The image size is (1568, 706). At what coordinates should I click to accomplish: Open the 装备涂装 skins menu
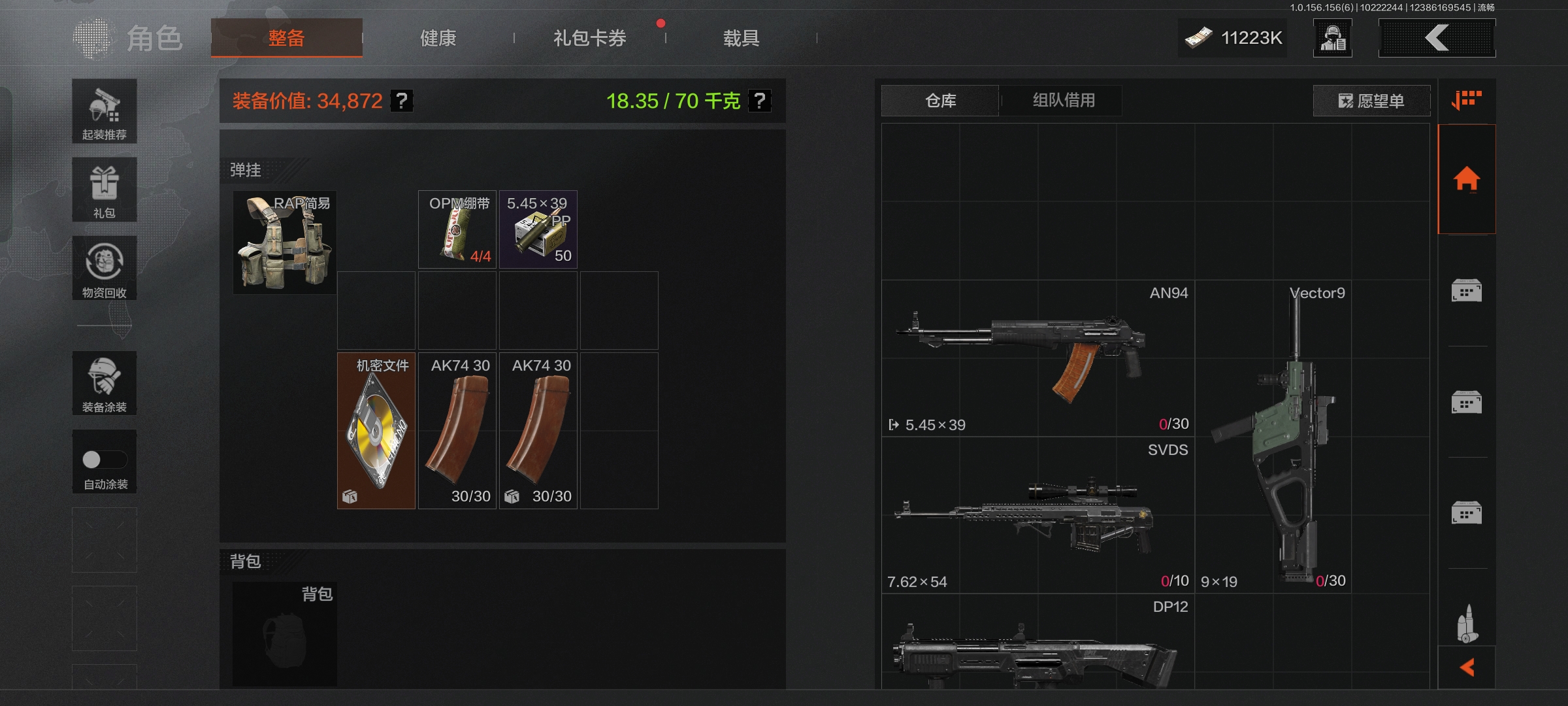(x=105, y=383)
